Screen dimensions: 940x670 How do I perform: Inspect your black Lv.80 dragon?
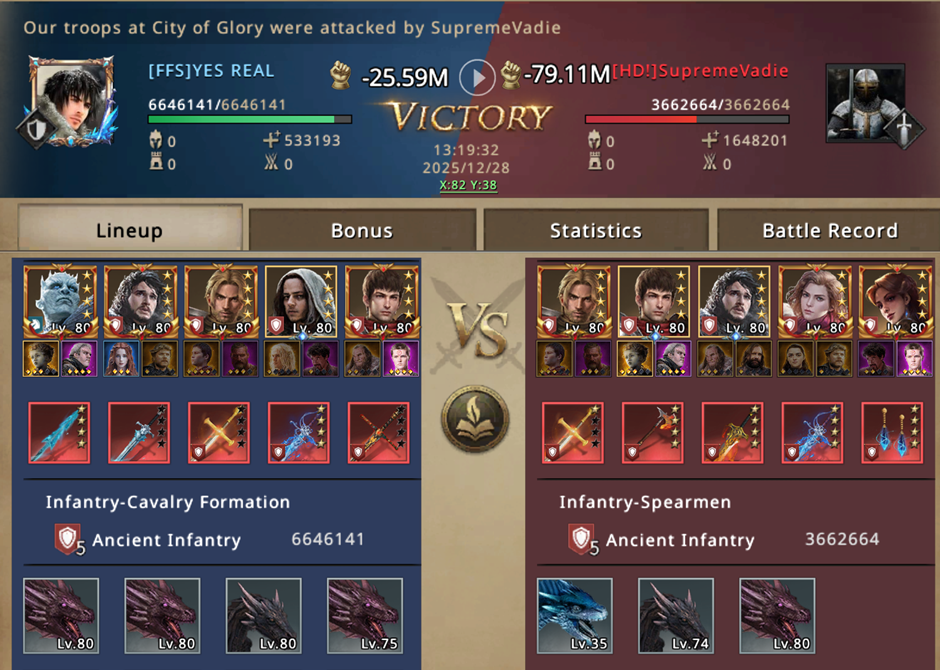point(264,615)
